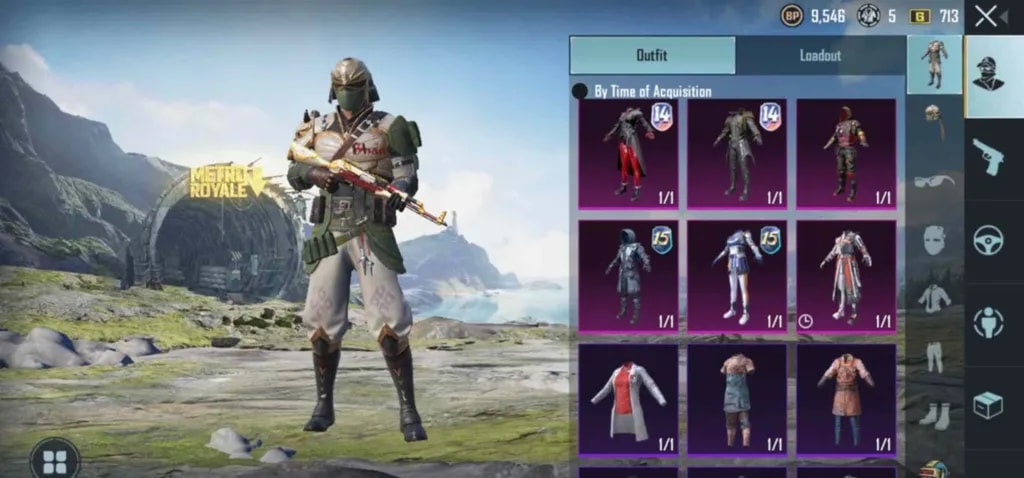Screen dimensions: 1024x478
Task: Close the inventory screen with the X
Action: [x=986, y=16]
